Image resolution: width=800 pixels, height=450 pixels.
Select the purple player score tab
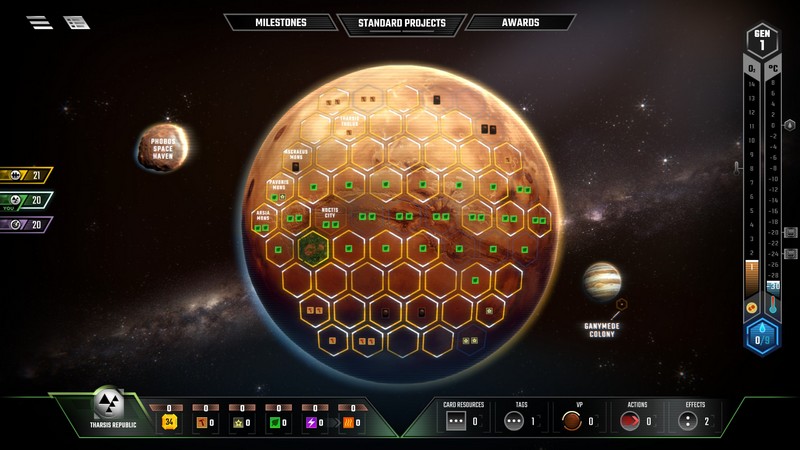pyautogui.click(x=26, y=224)
